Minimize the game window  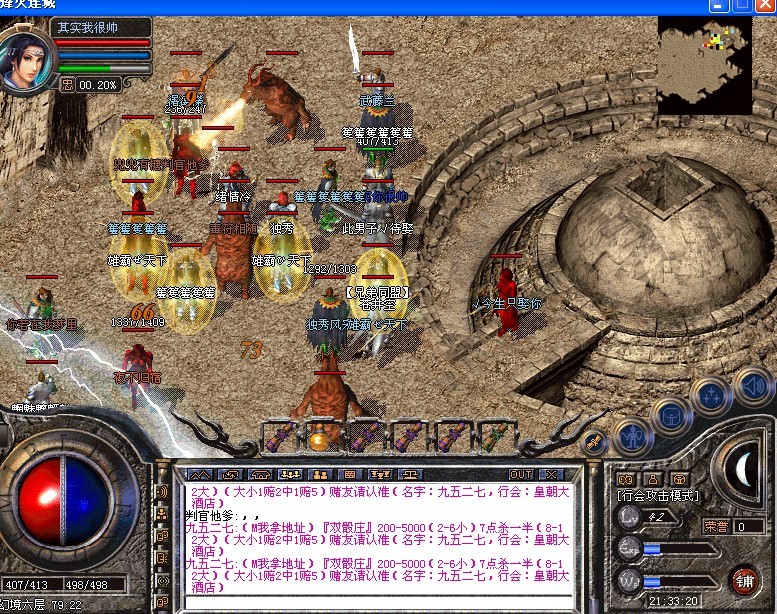point(718,5)
